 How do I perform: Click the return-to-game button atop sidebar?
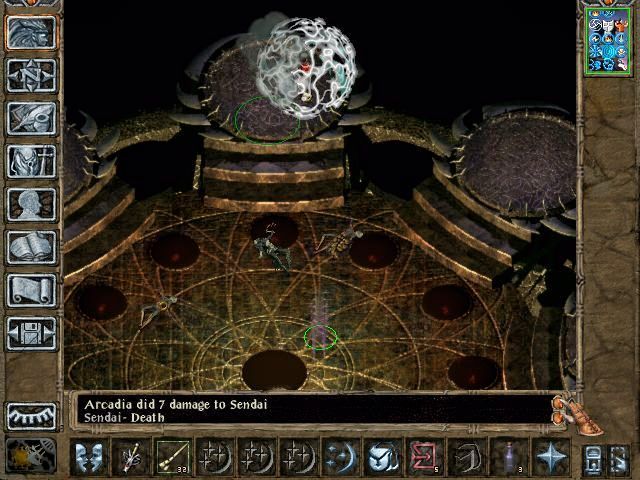click(31, 31)
